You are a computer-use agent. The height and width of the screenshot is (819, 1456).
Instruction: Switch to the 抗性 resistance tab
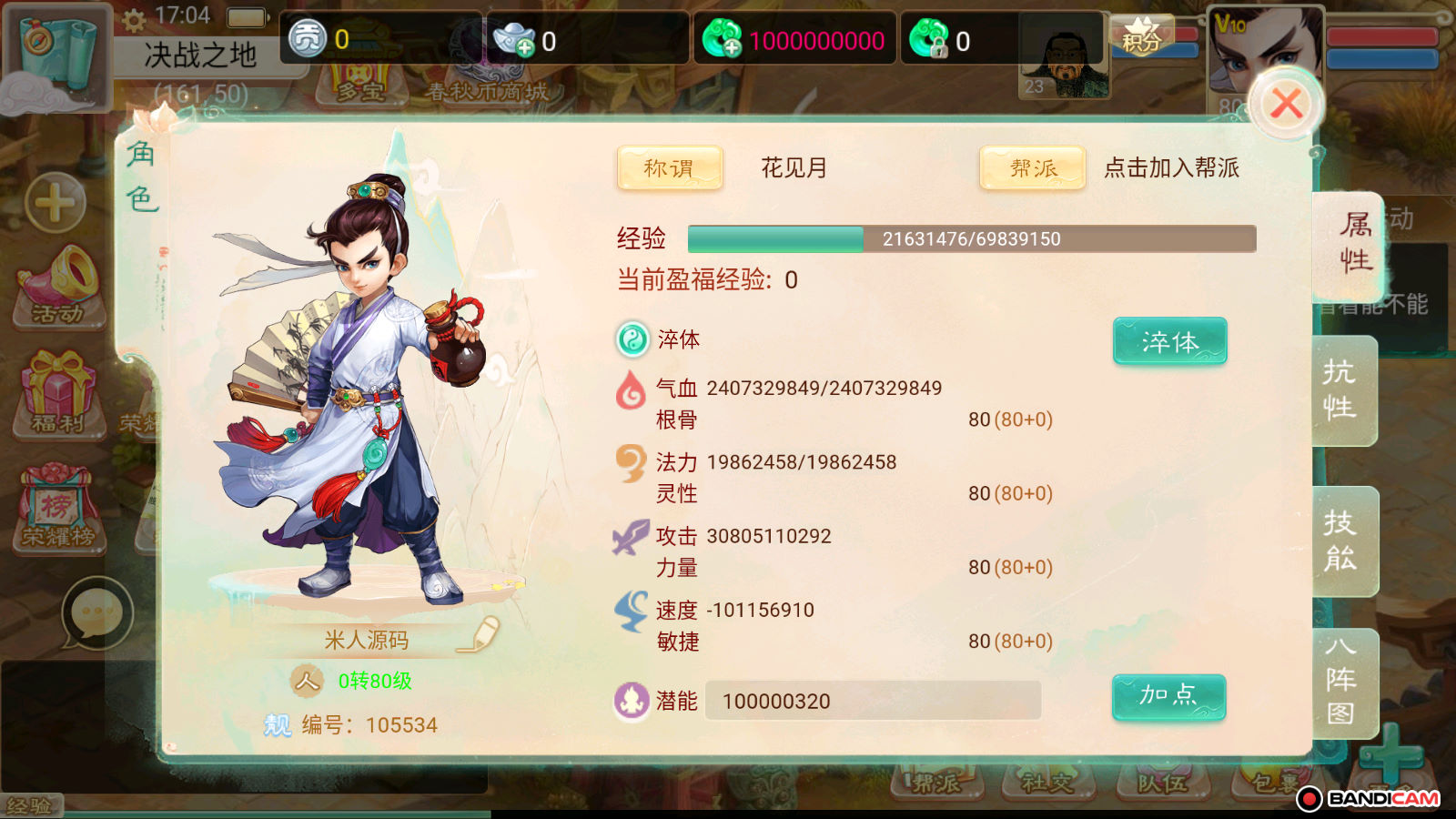click(1341, 389)
